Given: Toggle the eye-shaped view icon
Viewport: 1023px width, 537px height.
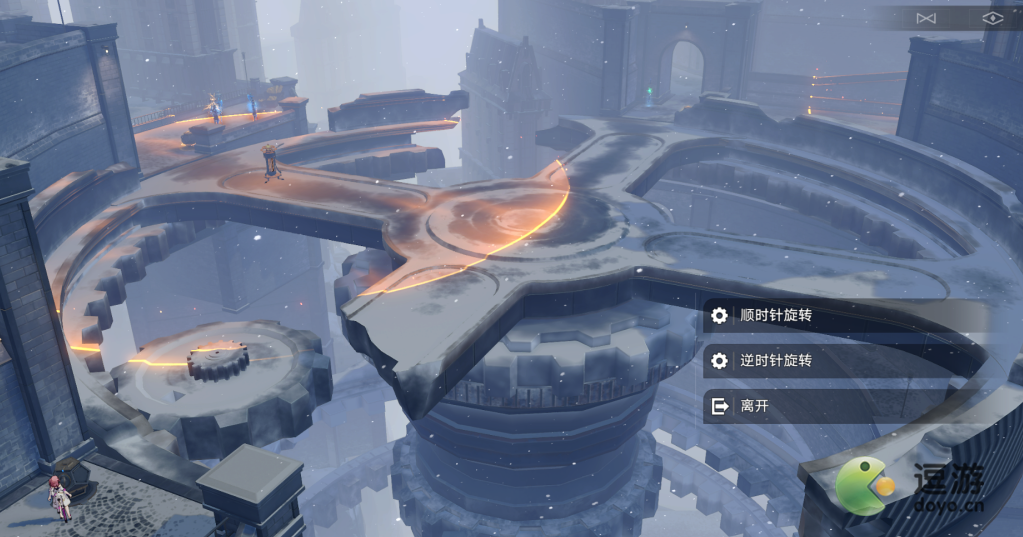Looking at the screenshot, I should [991, 18].
